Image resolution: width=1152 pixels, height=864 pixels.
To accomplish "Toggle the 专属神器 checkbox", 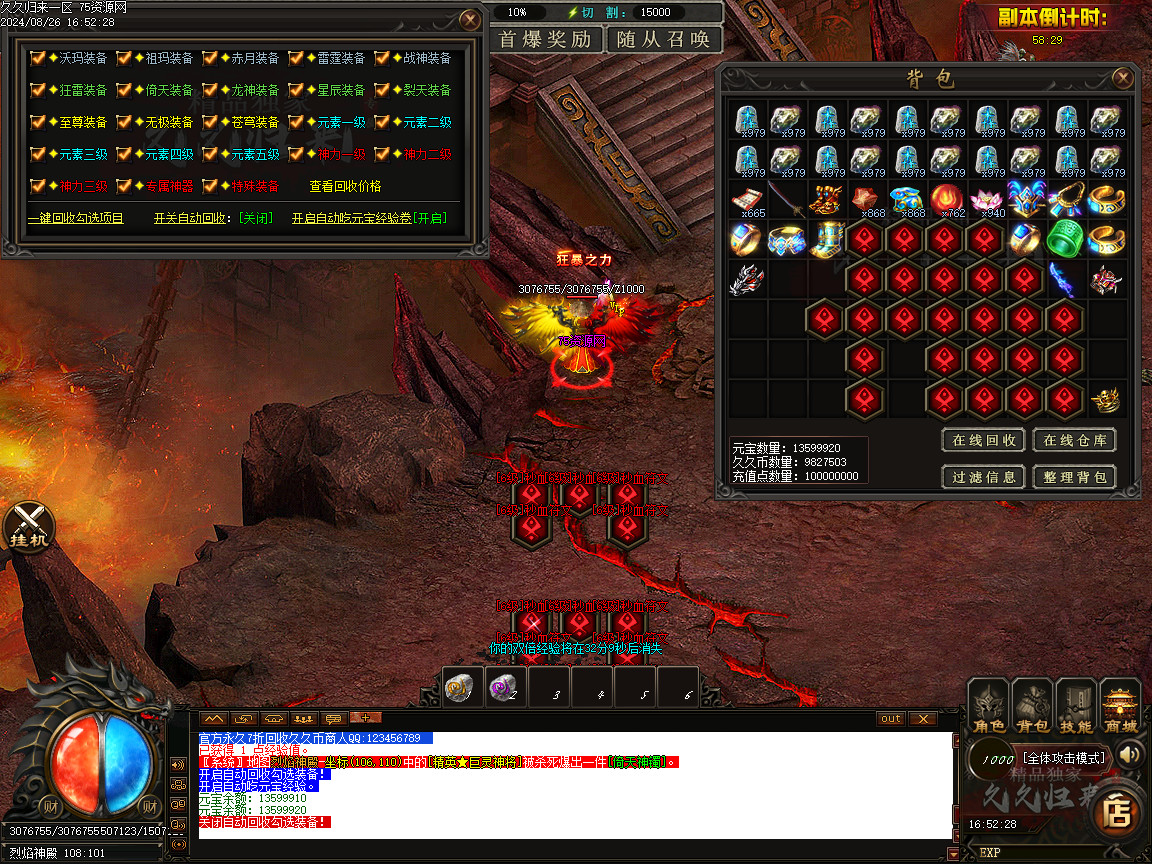I will tap(124, 186).
